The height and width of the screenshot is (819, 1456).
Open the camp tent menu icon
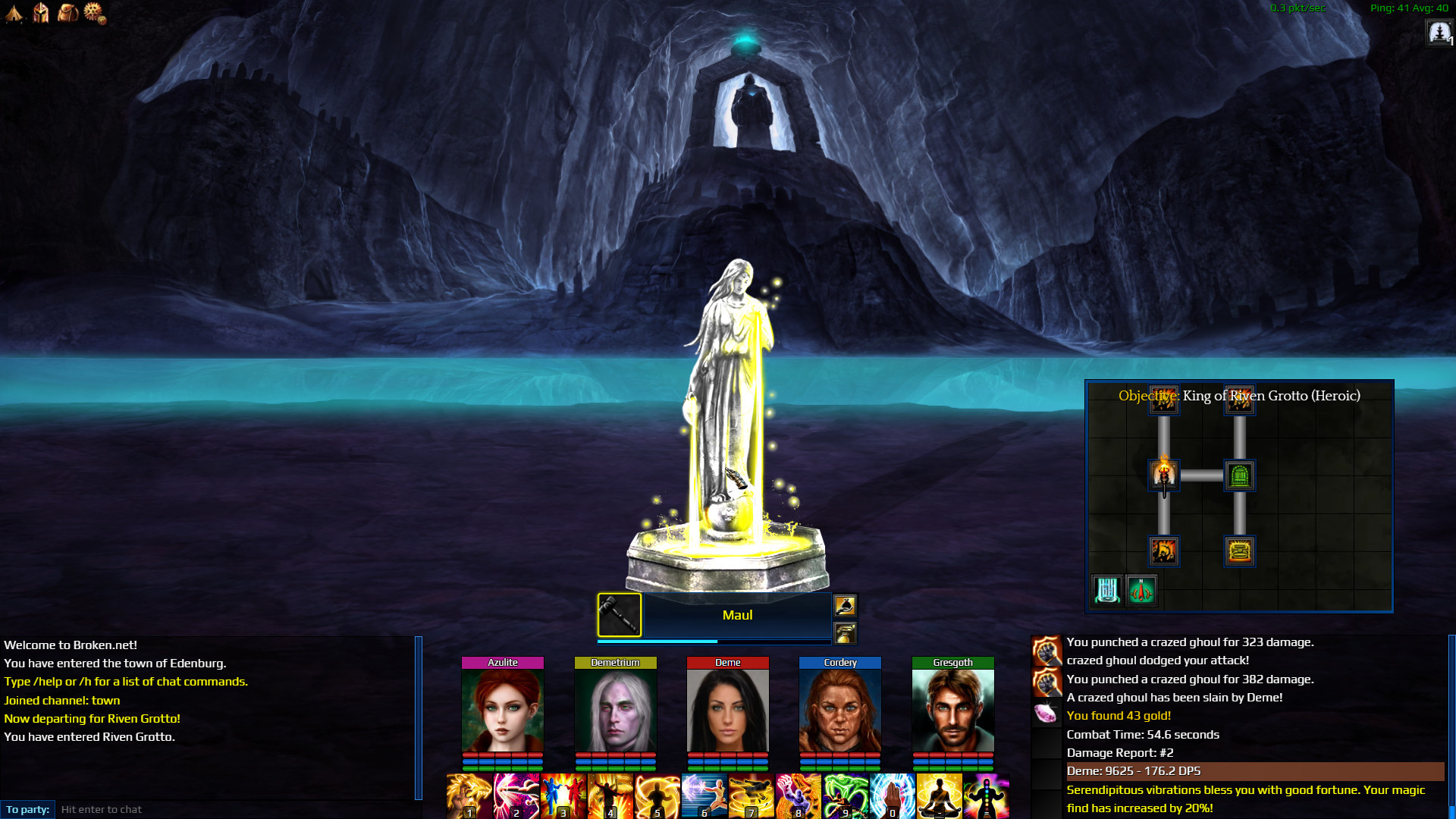[14, 12]
